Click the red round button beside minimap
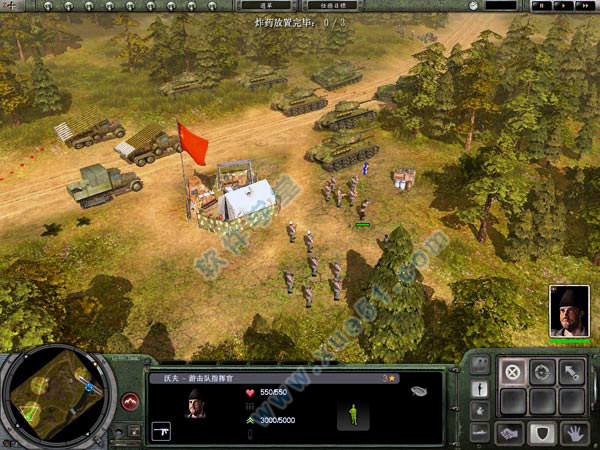Image resolution: width=600 pixels, height=450 pixels. click(130, 402)
